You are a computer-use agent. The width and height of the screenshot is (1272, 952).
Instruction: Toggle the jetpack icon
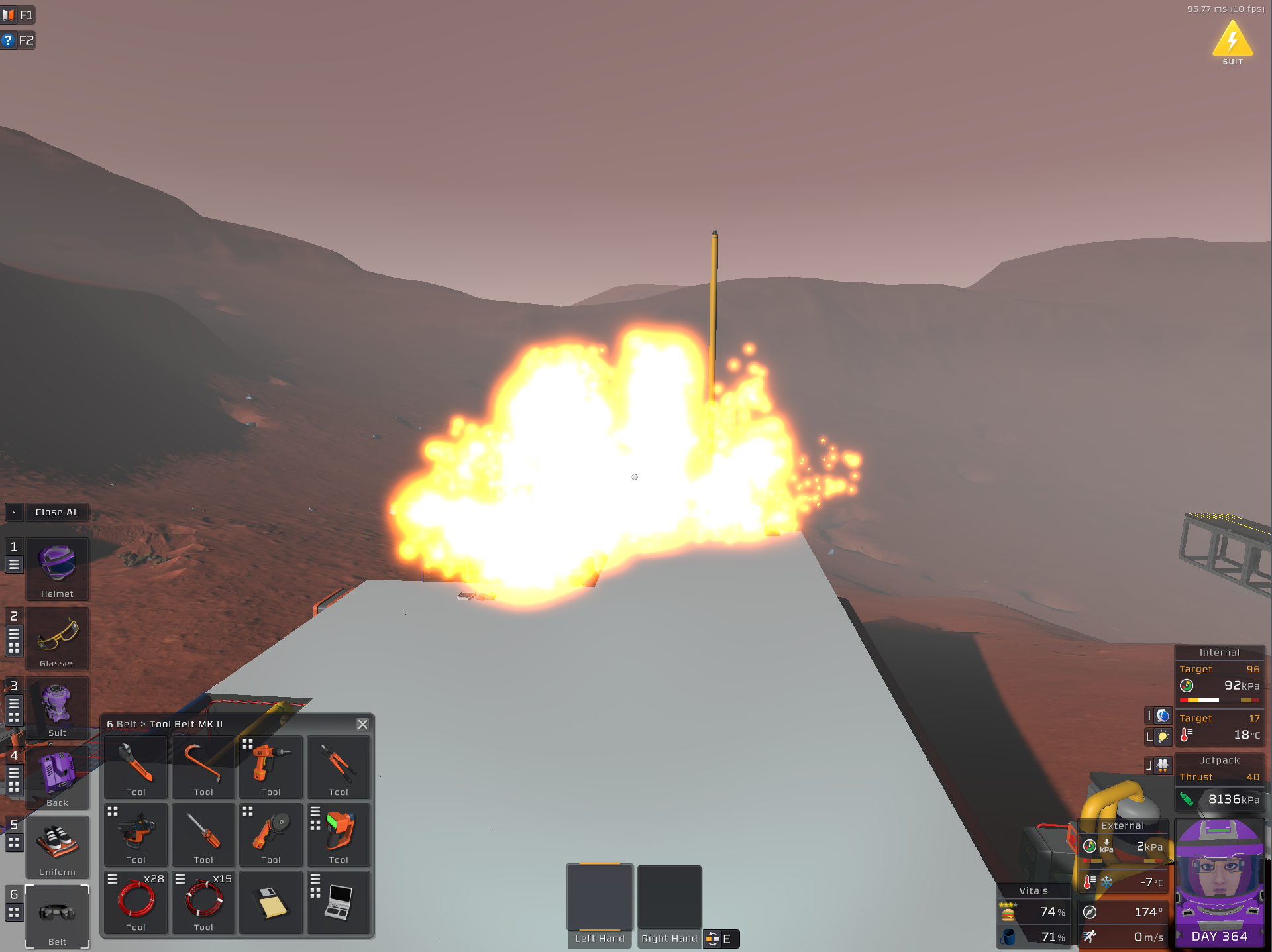coord(1163,766)
